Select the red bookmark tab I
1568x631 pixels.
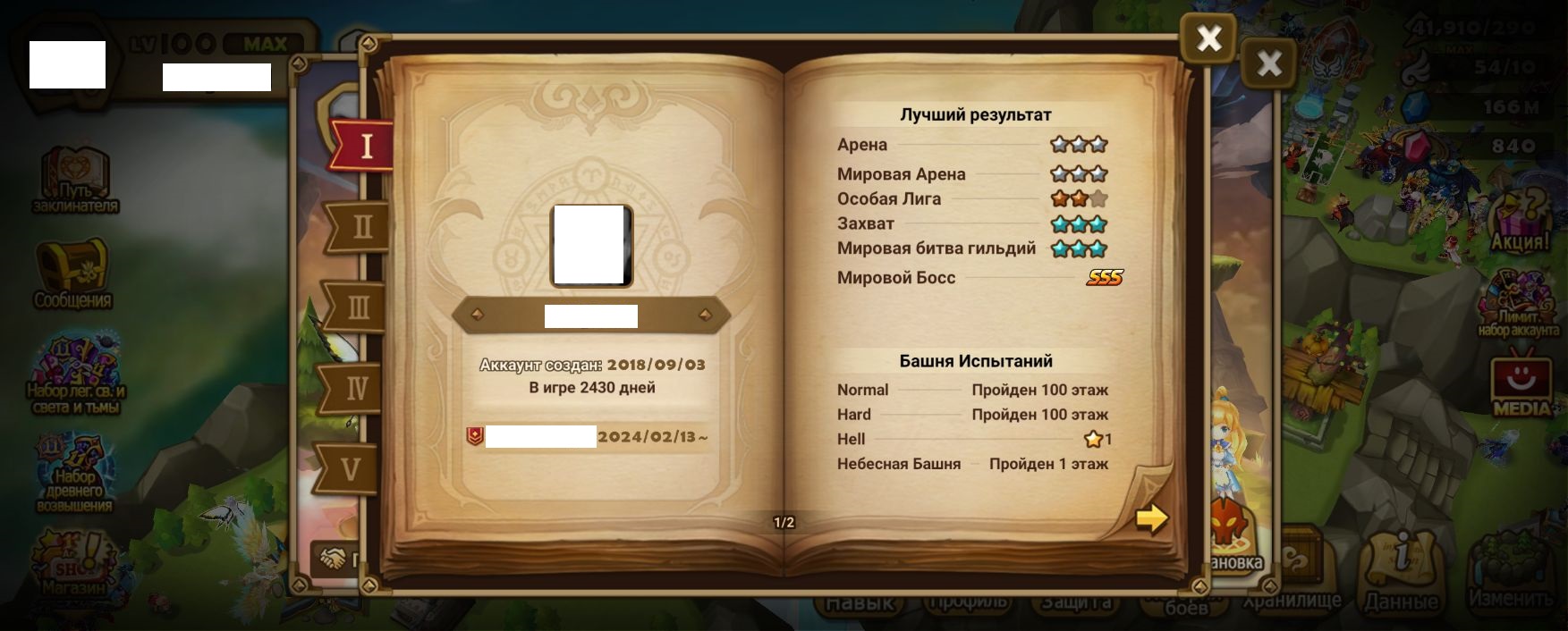click(x=364, y=146)
